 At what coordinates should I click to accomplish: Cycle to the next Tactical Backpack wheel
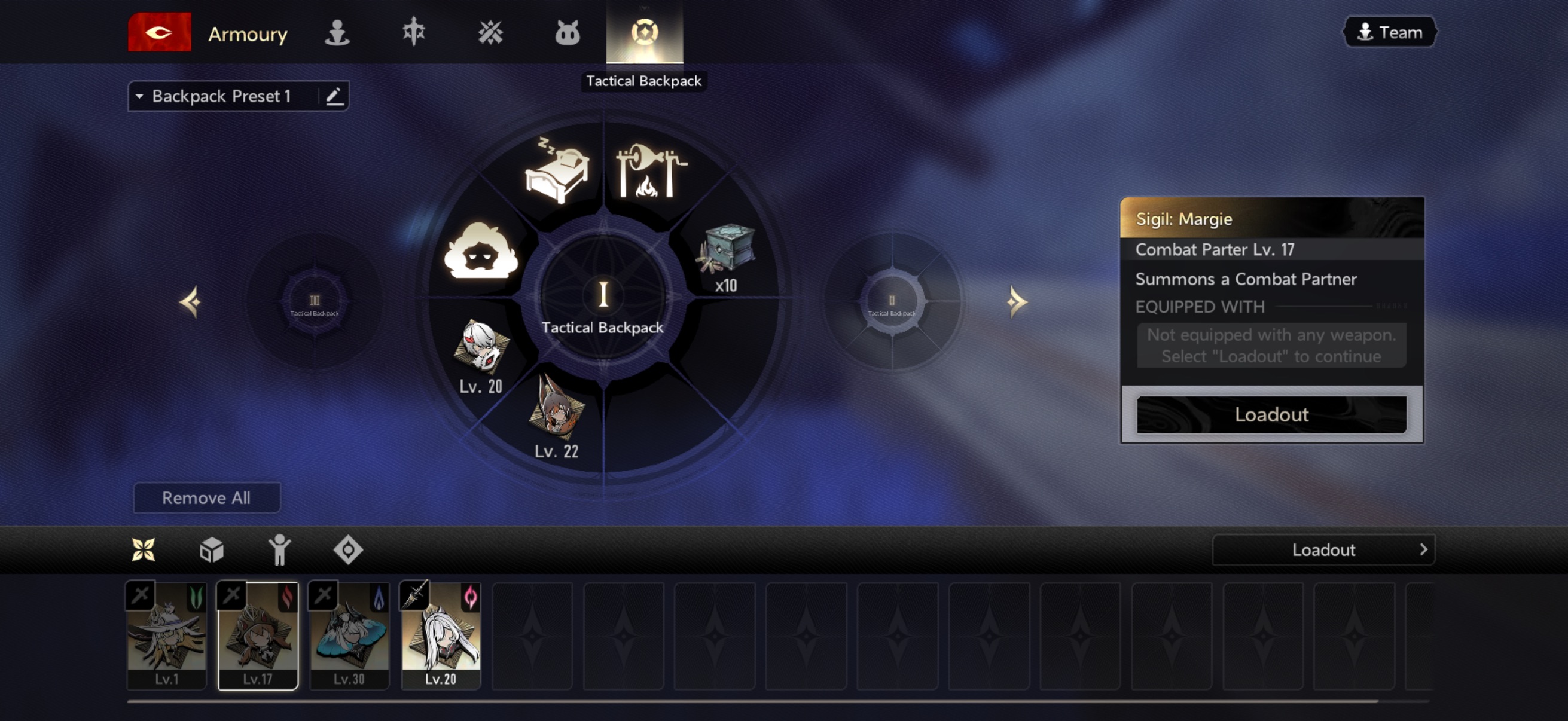pyautogui.click(x=1016, y=302)
